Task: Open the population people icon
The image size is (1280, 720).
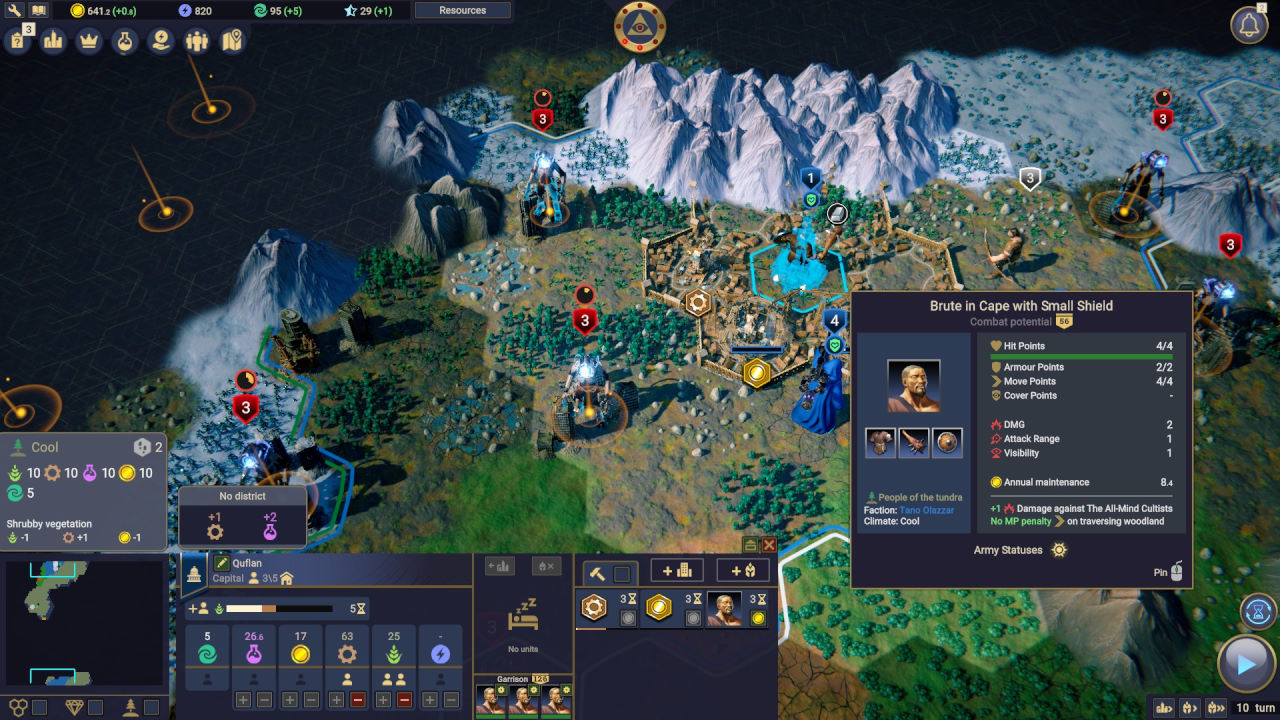Action: pyautogui.click(x=197, y=41)
